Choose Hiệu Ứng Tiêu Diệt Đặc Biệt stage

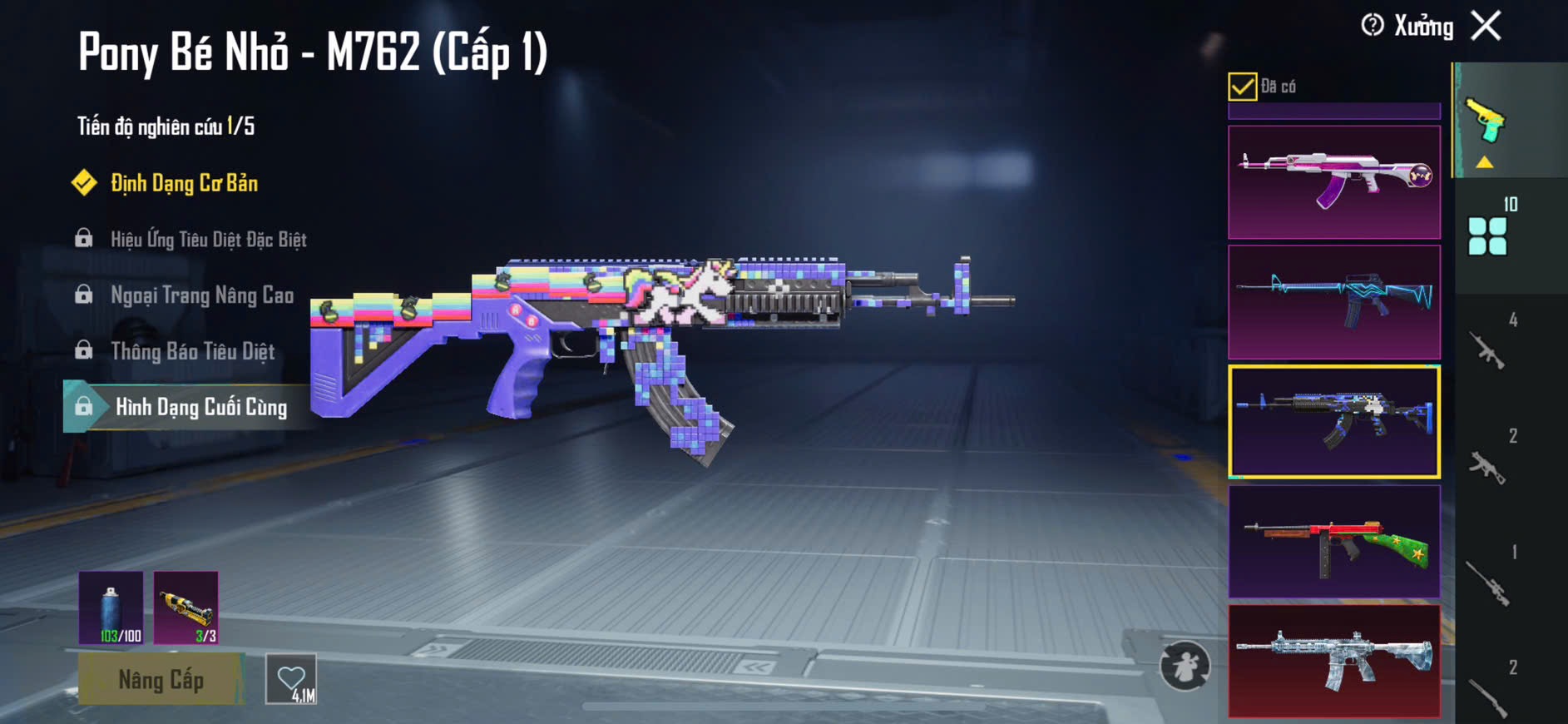(208, 240)
